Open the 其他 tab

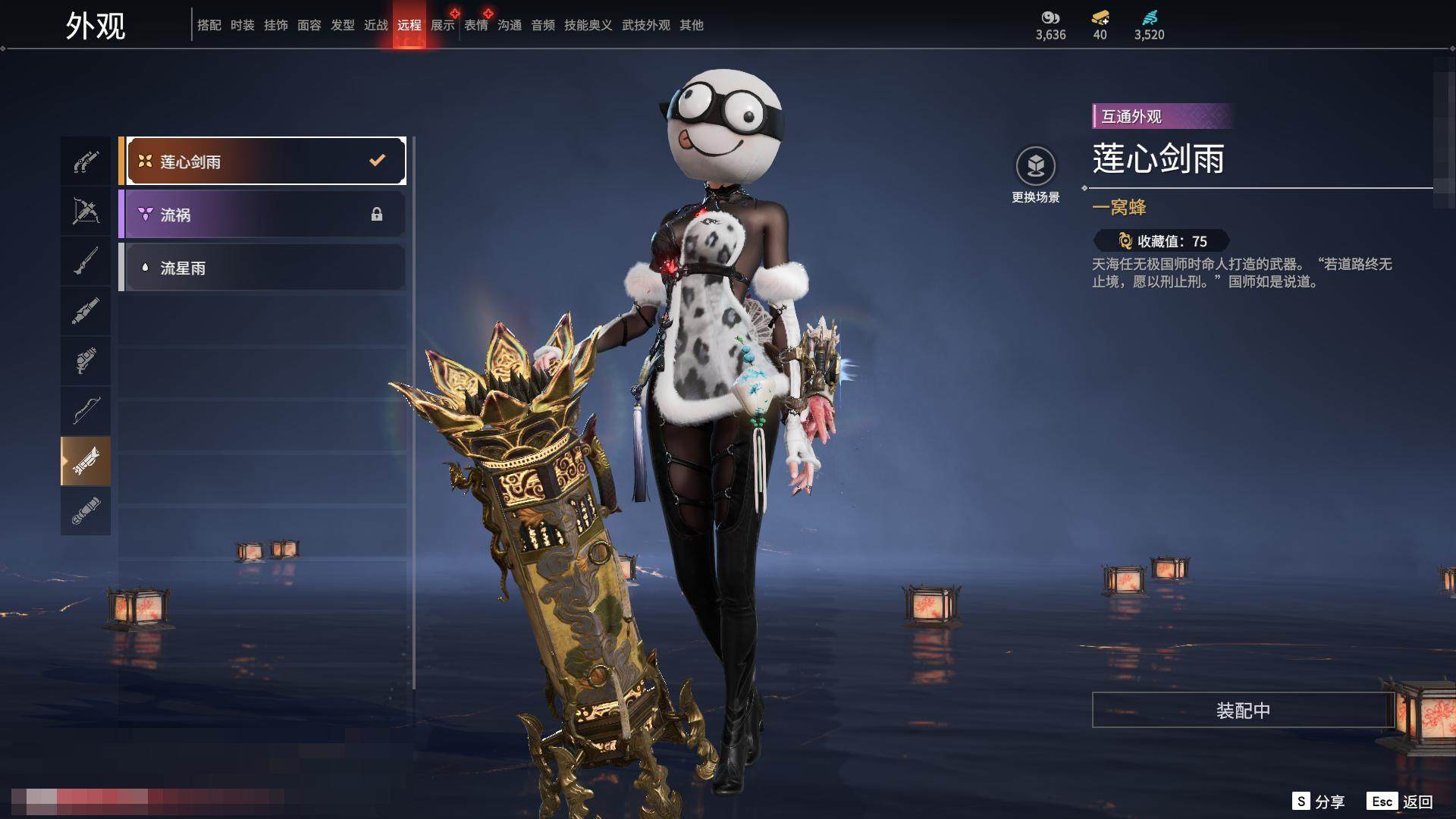(692, 25)
